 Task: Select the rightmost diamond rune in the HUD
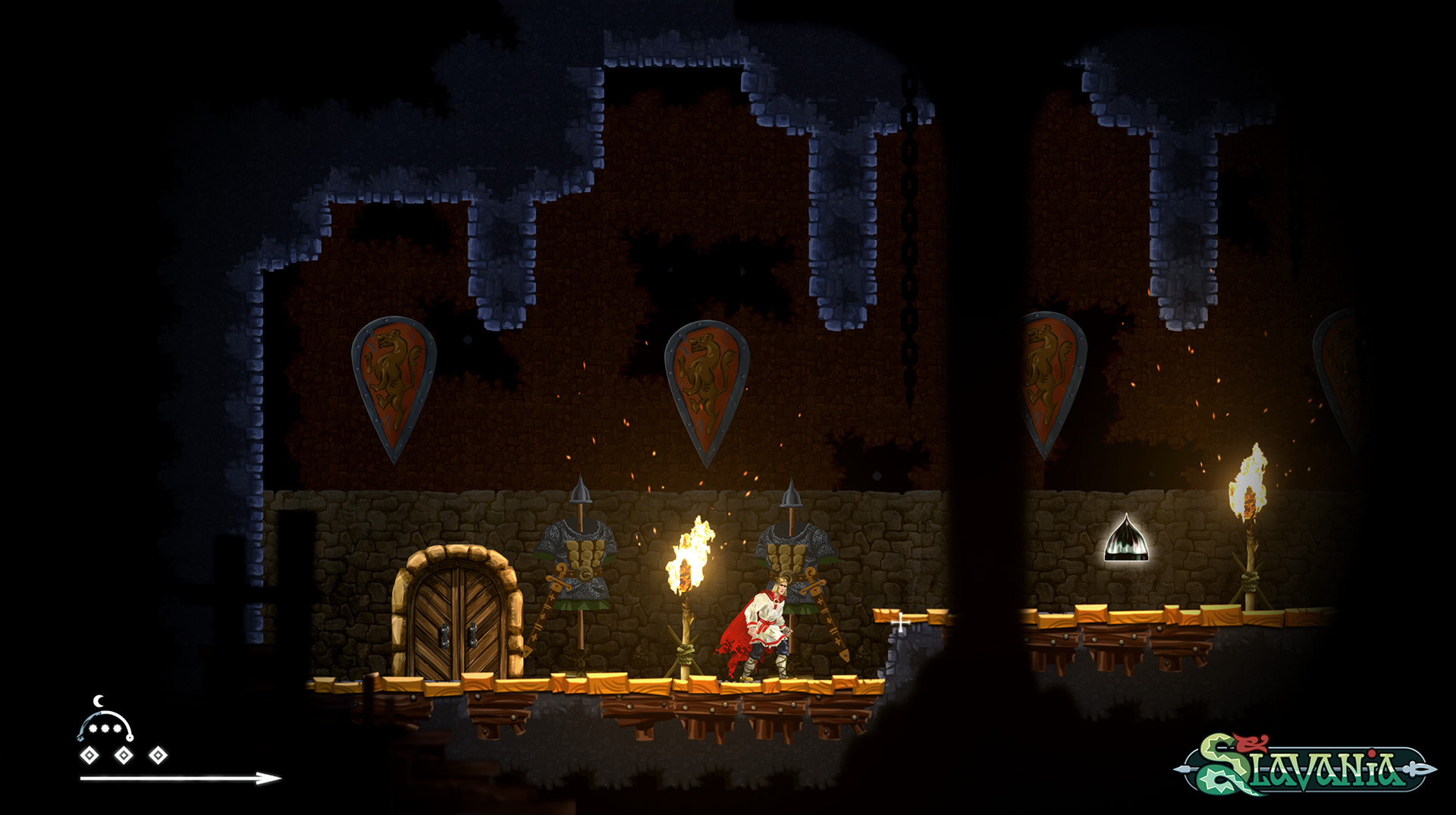pyautogui.click(x=157, y=755)
